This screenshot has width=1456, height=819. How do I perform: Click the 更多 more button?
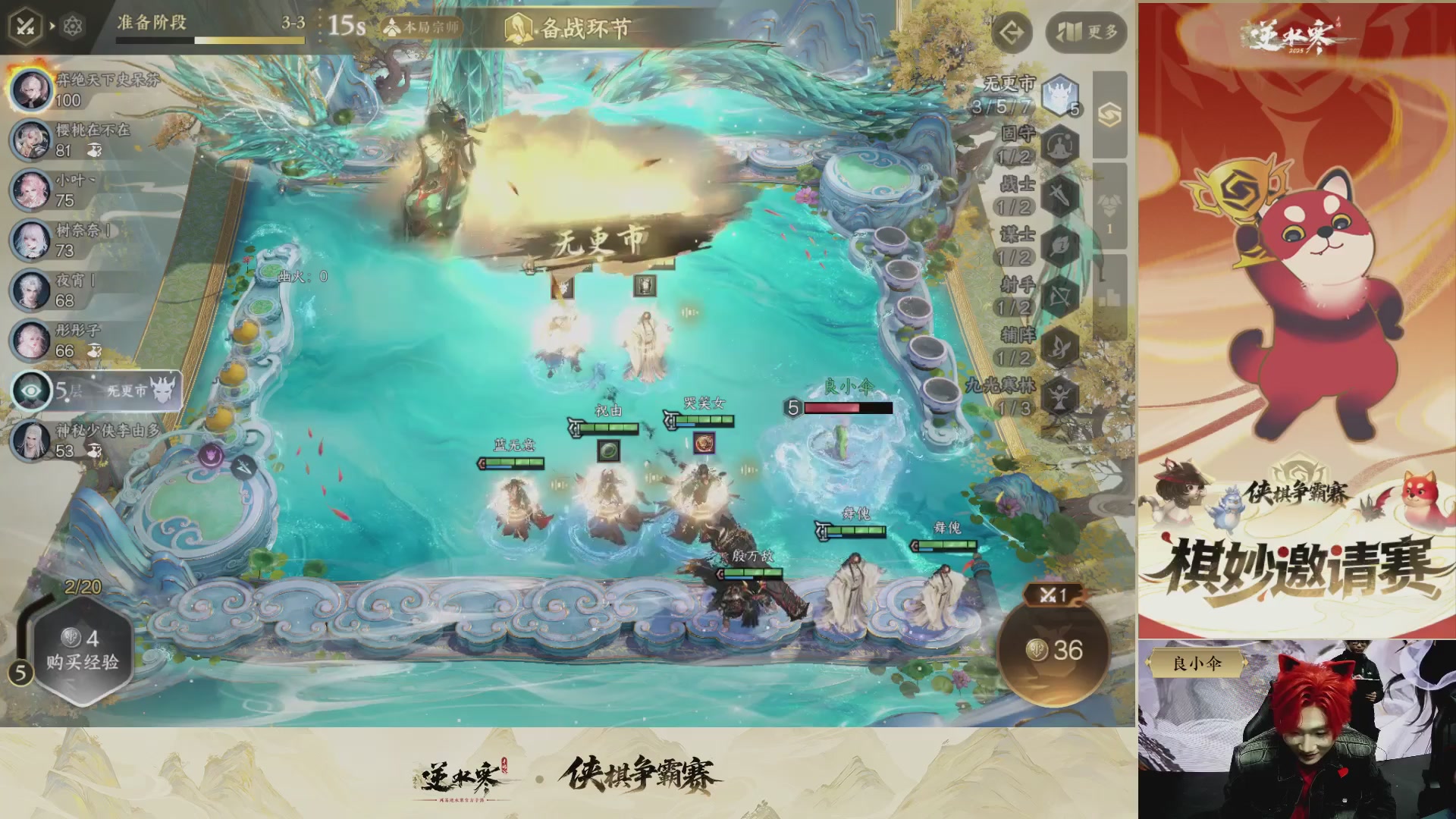[x=1084, y=32]
